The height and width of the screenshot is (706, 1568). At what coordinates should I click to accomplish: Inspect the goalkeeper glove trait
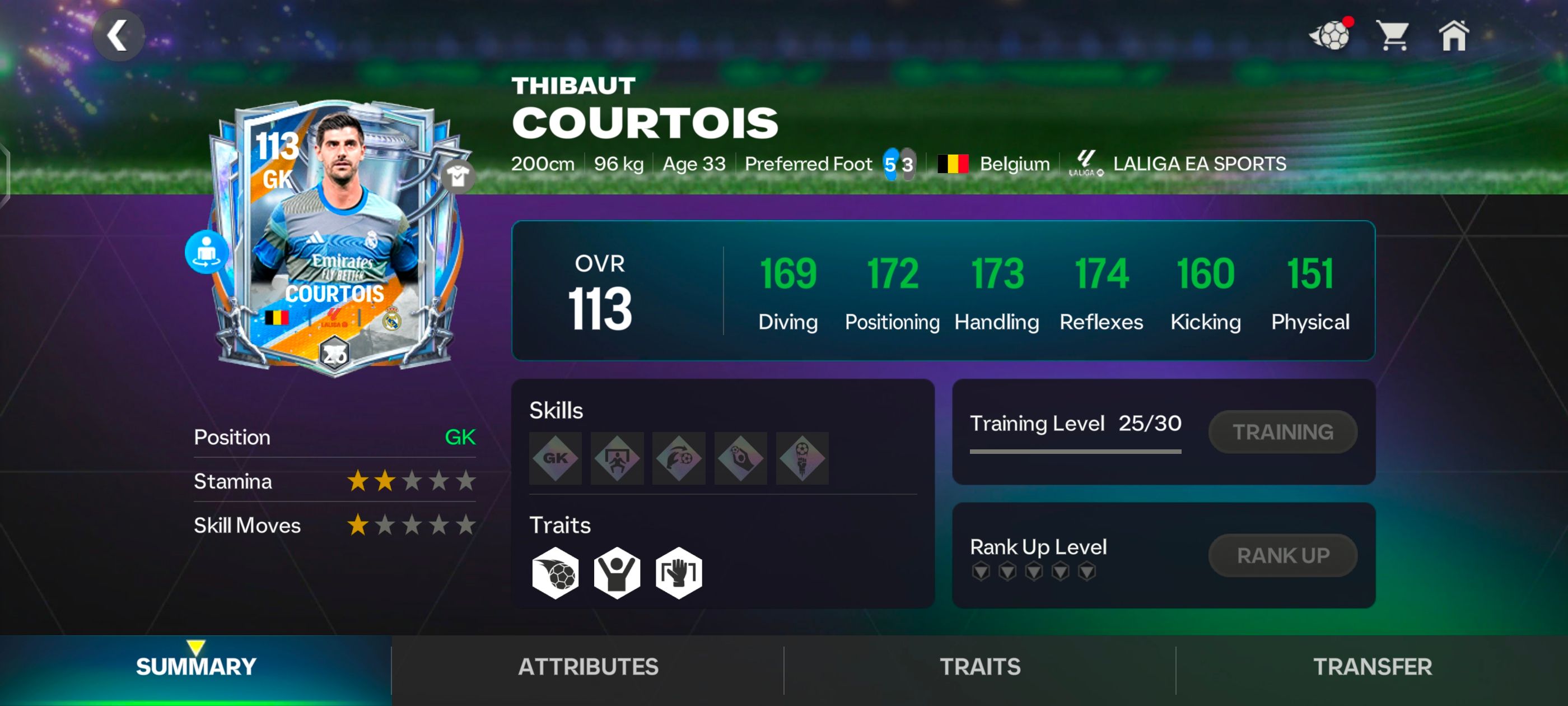pos(679,573)
